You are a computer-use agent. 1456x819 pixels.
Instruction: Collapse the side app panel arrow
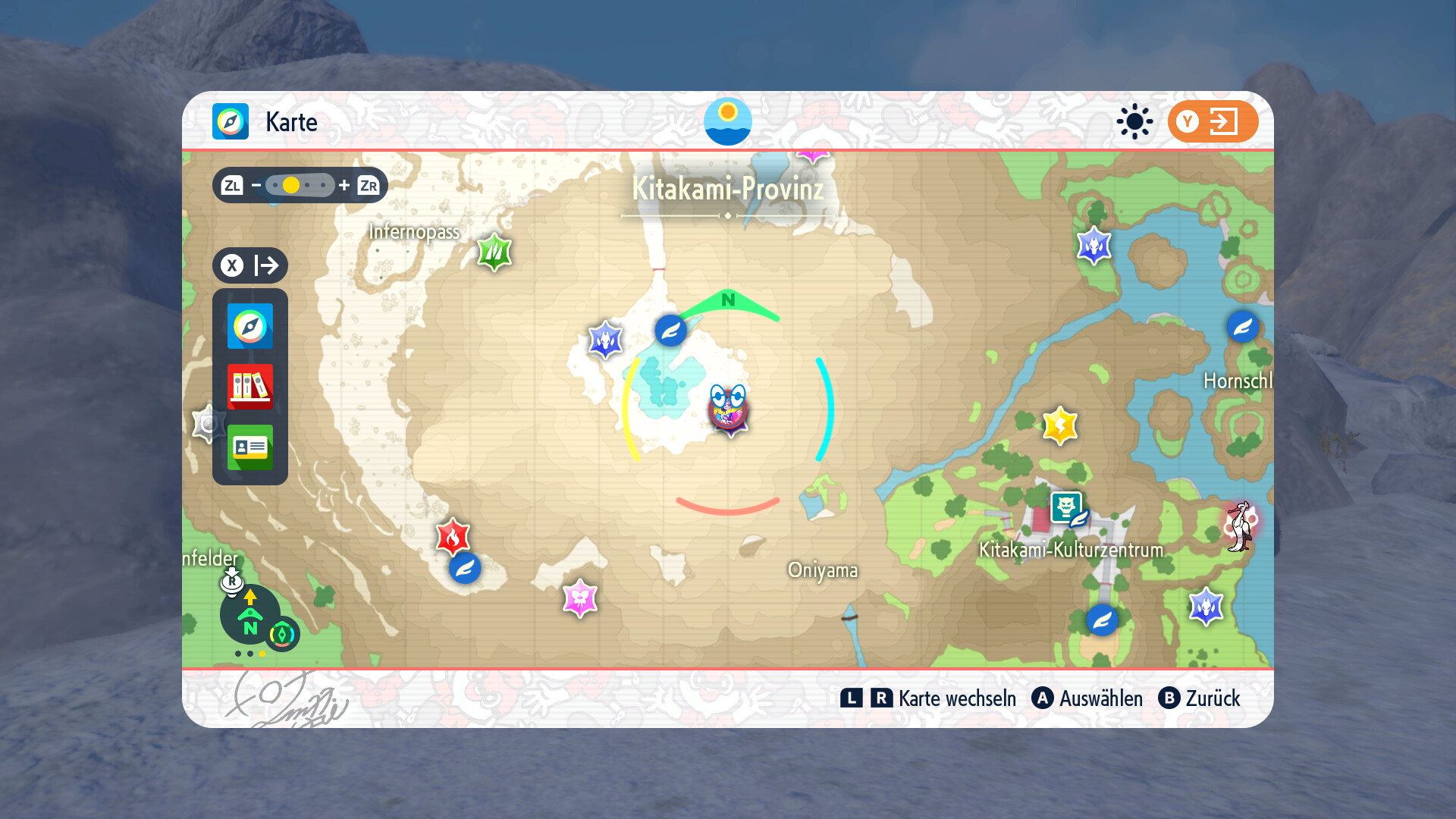(250, 265)
